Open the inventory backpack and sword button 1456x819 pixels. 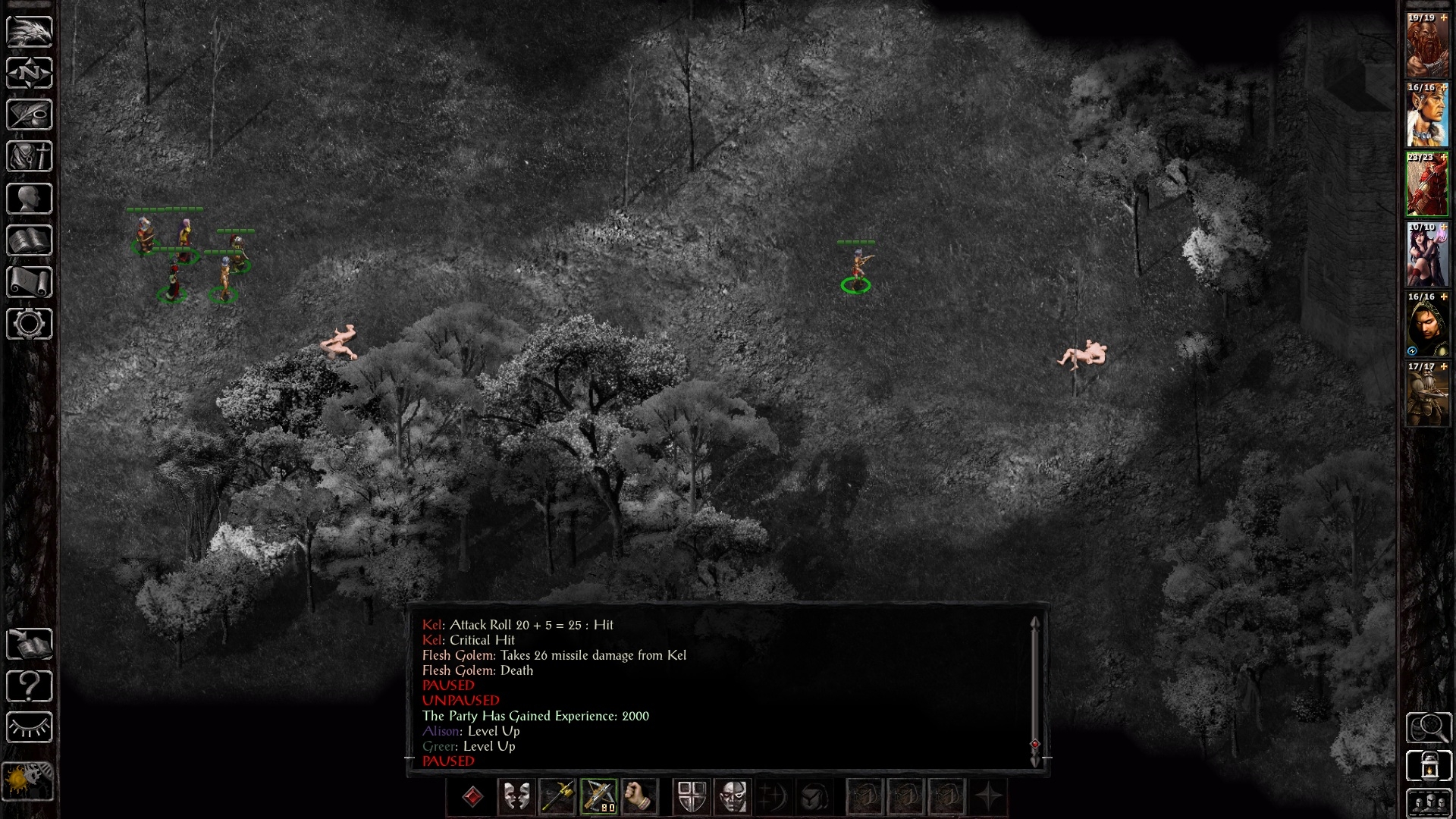pos(30,157)
